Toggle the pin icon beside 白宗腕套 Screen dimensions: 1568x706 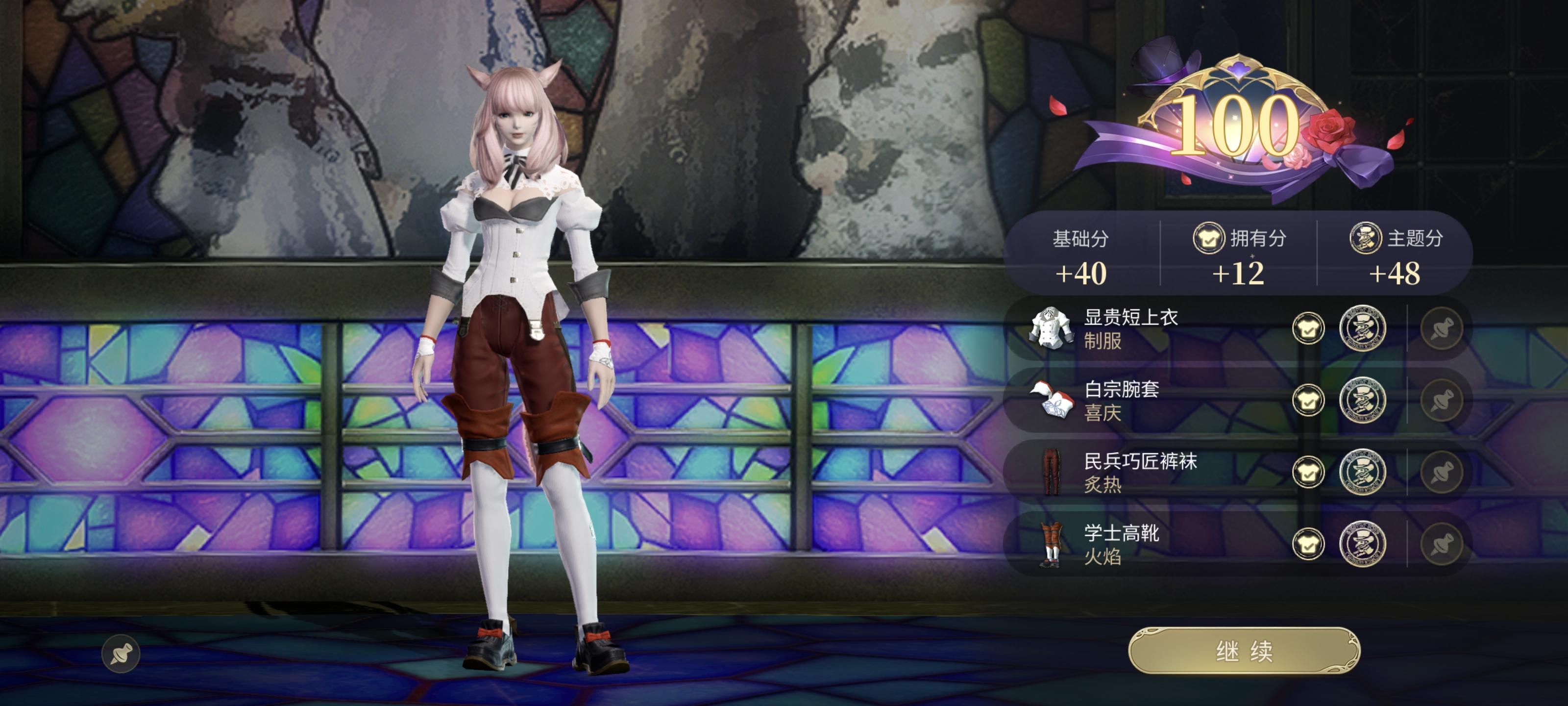coord(1442,401)
